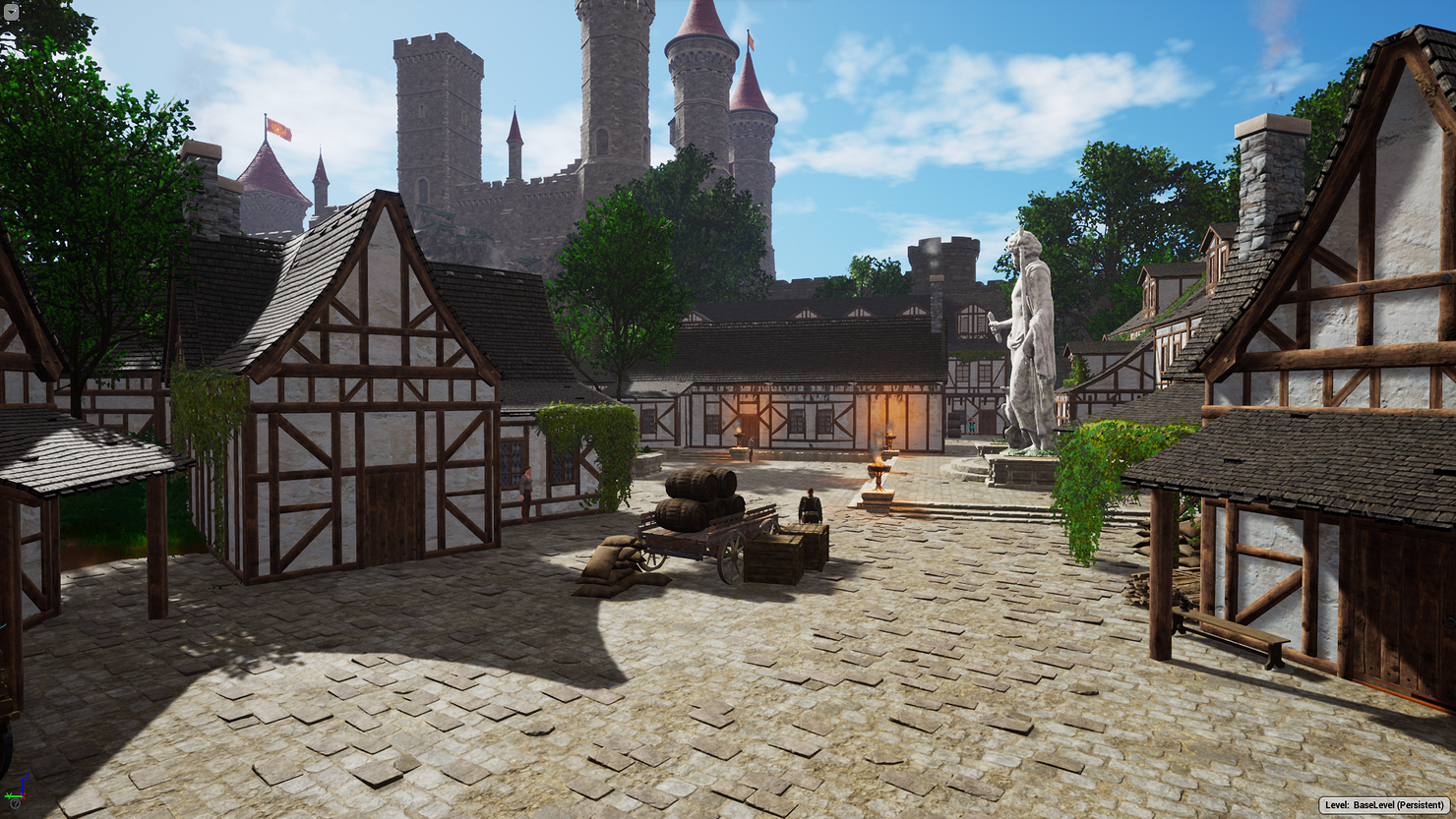Open the viewport options dropdown arrow
The image size is (1456, 819).
coord(11,12)
